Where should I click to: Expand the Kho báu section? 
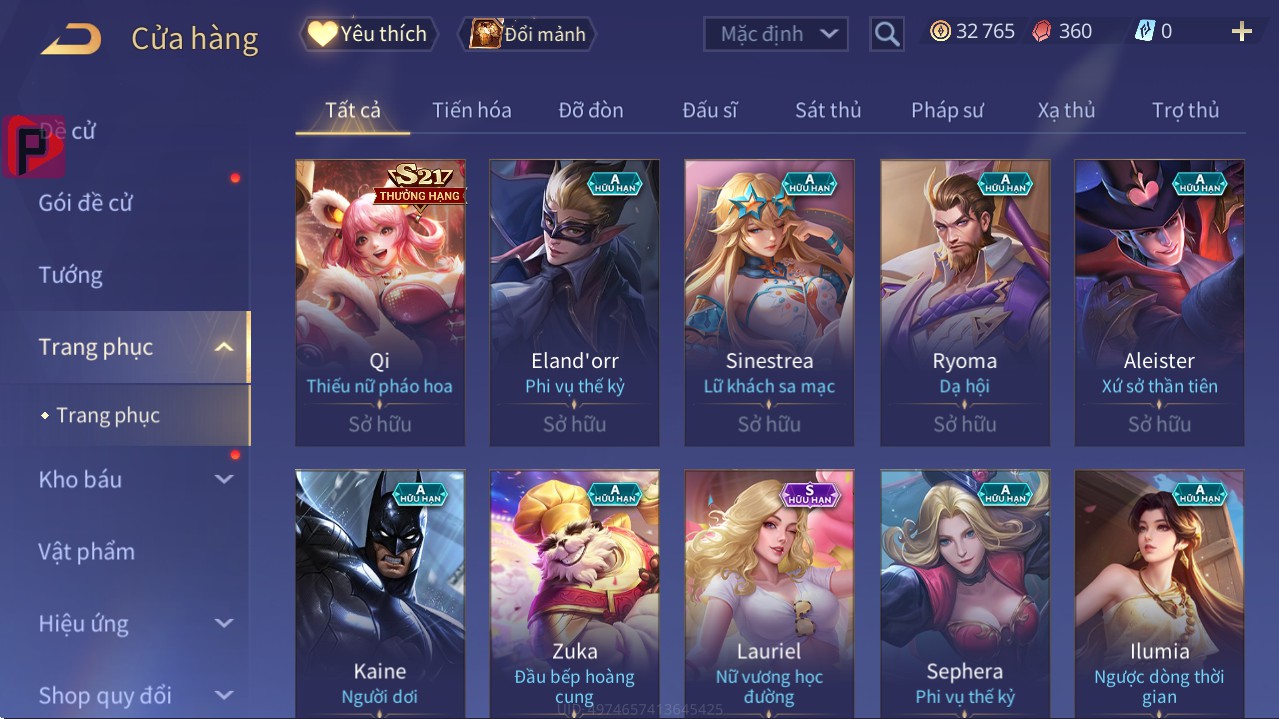(135, 479)
